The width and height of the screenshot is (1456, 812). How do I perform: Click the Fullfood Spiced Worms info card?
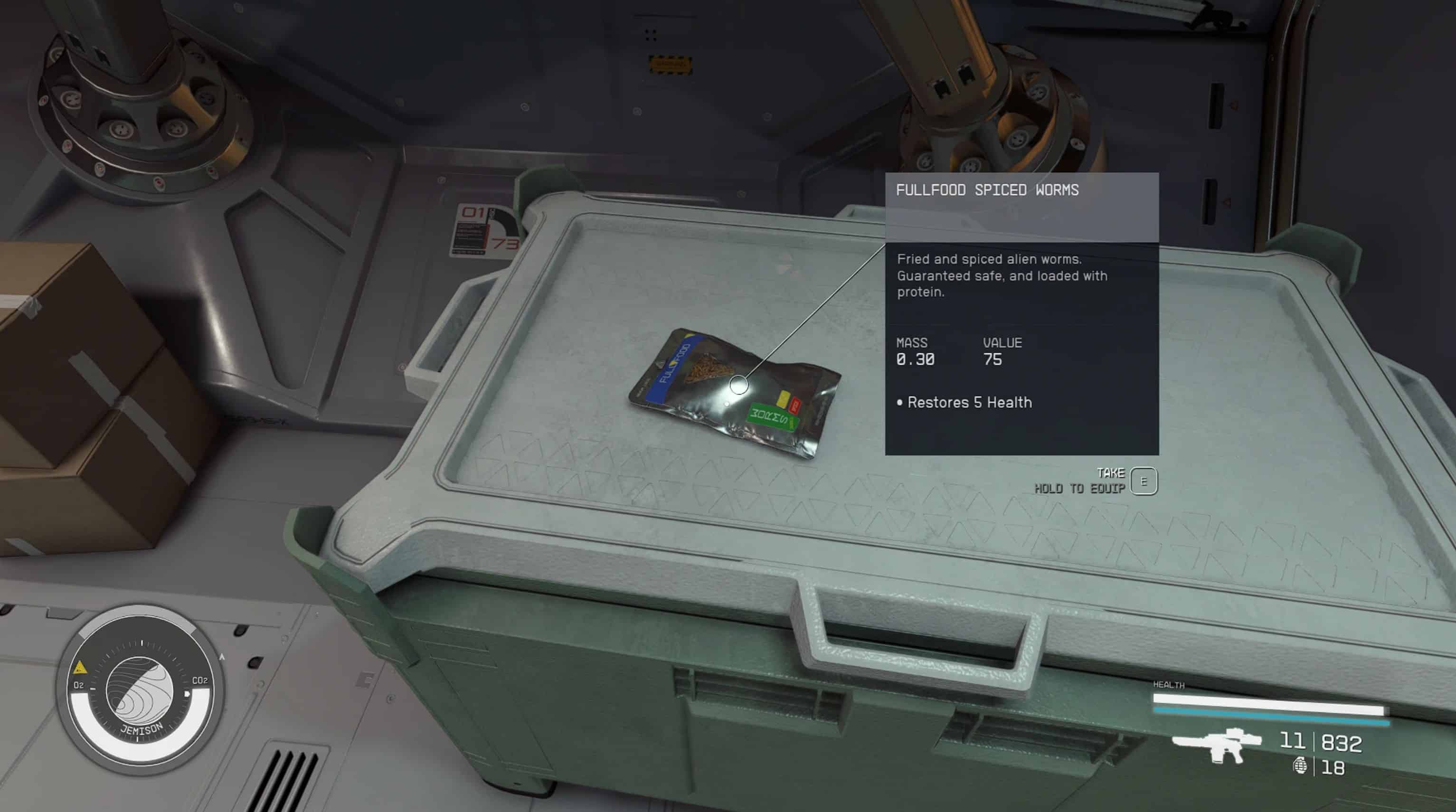click(x=1021, y=313)
